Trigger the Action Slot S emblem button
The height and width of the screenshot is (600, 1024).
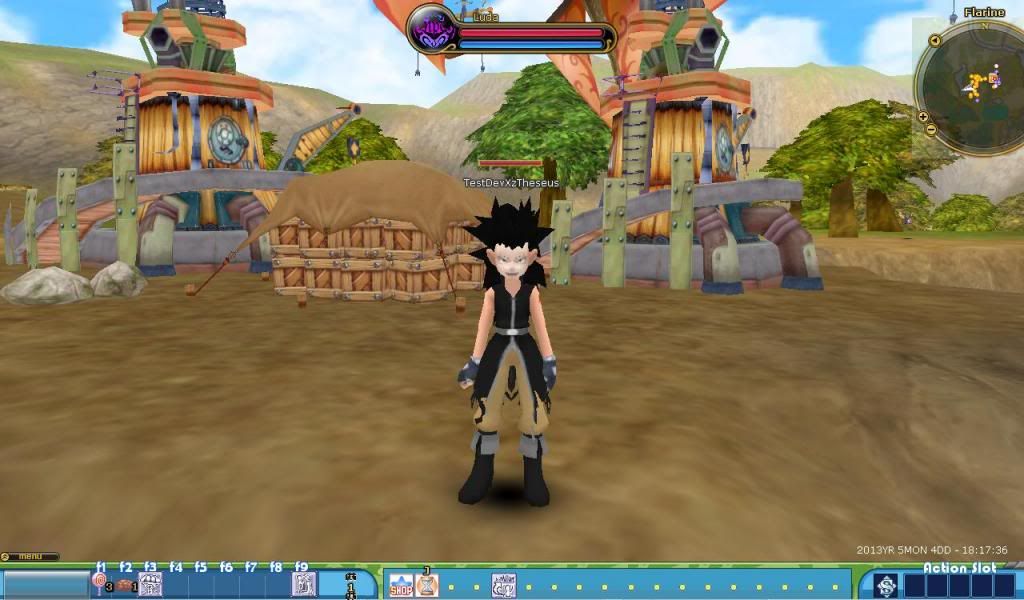885,585
